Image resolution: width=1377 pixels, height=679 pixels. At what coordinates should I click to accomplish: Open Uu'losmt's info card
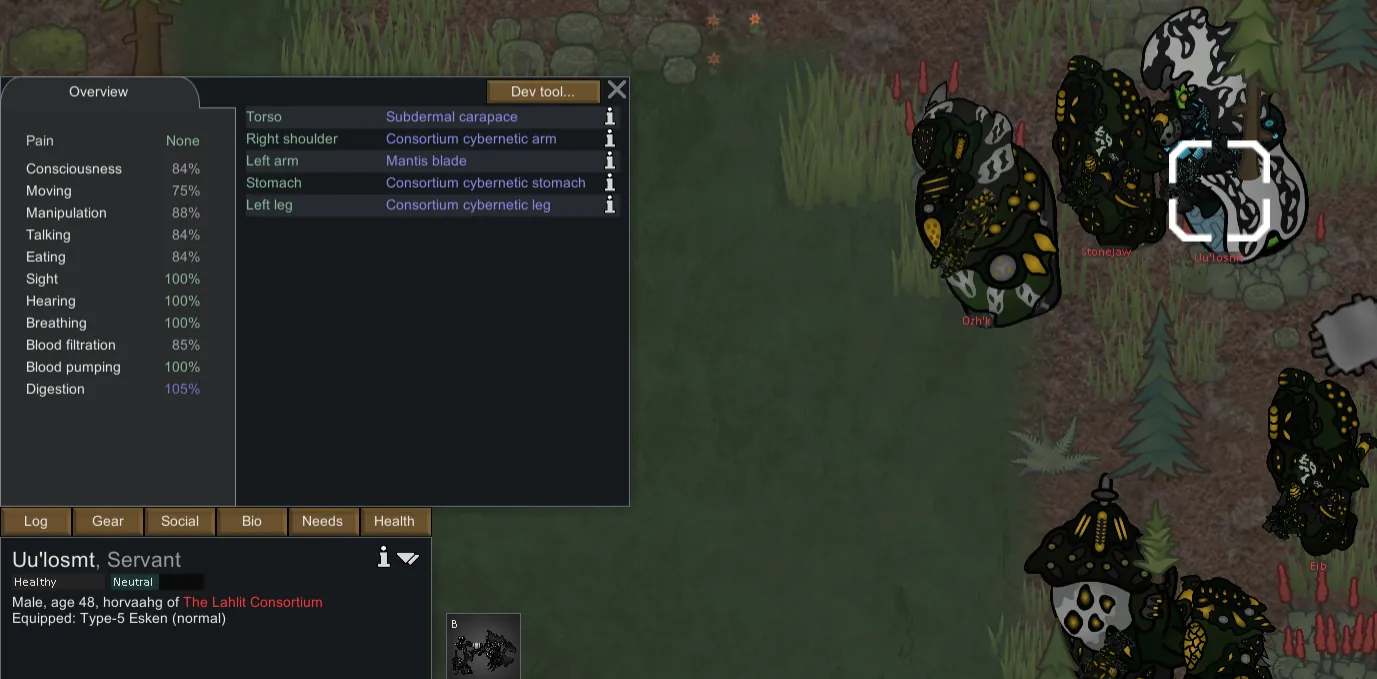[383, 557]
